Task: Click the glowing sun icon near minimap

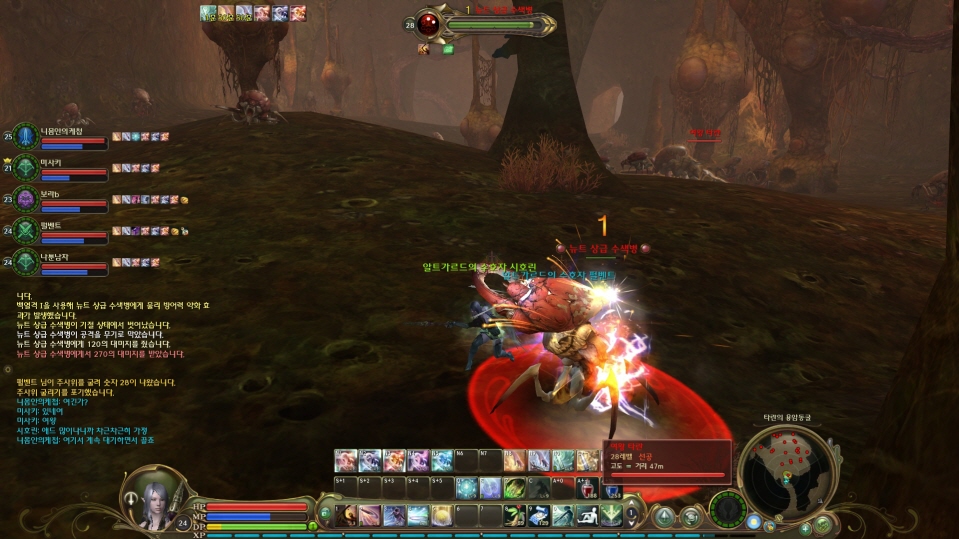Action: tap(753, 522)
